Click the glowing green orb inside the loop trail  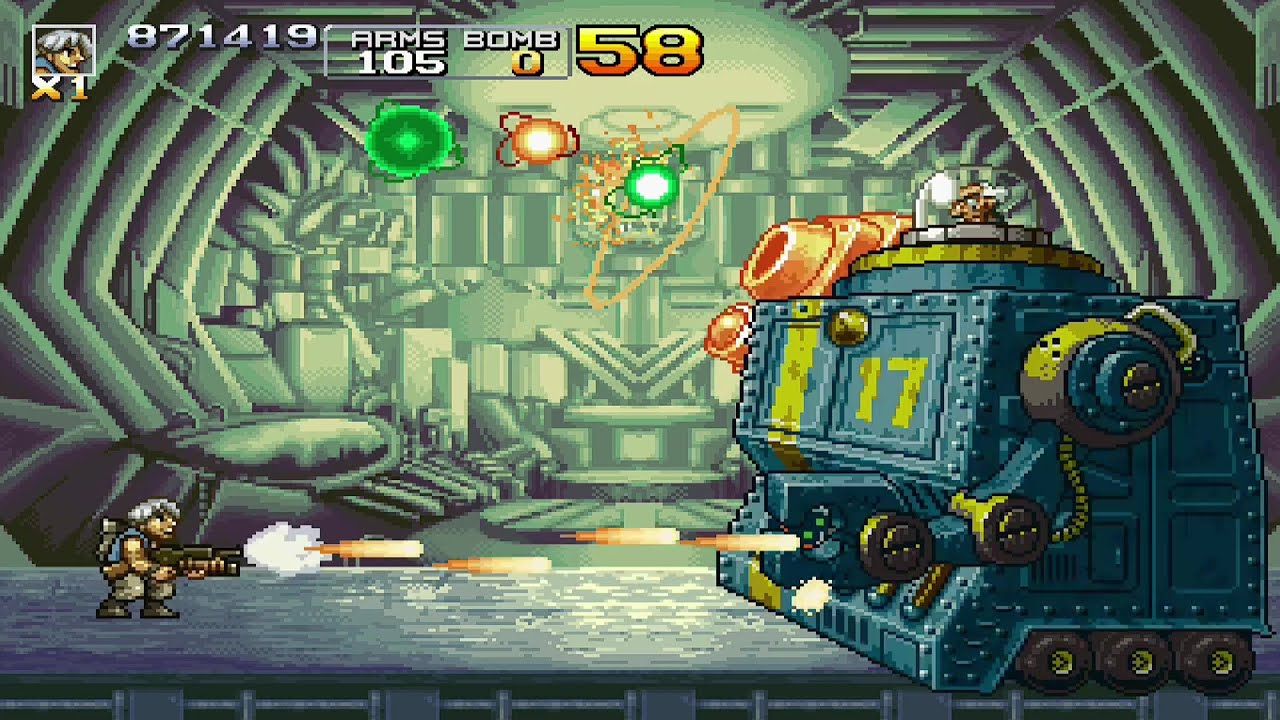point(652,183)
